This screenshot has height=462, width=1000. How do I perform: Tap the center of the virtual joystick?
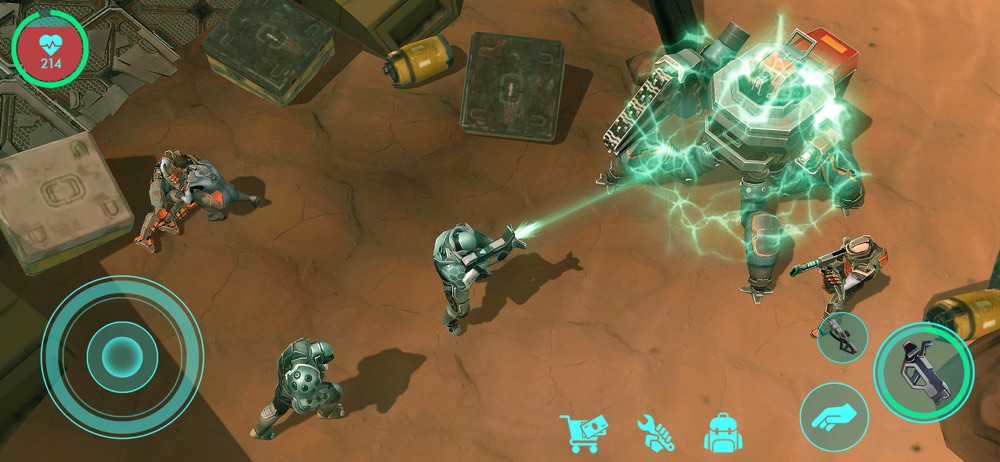click(122, 354)
